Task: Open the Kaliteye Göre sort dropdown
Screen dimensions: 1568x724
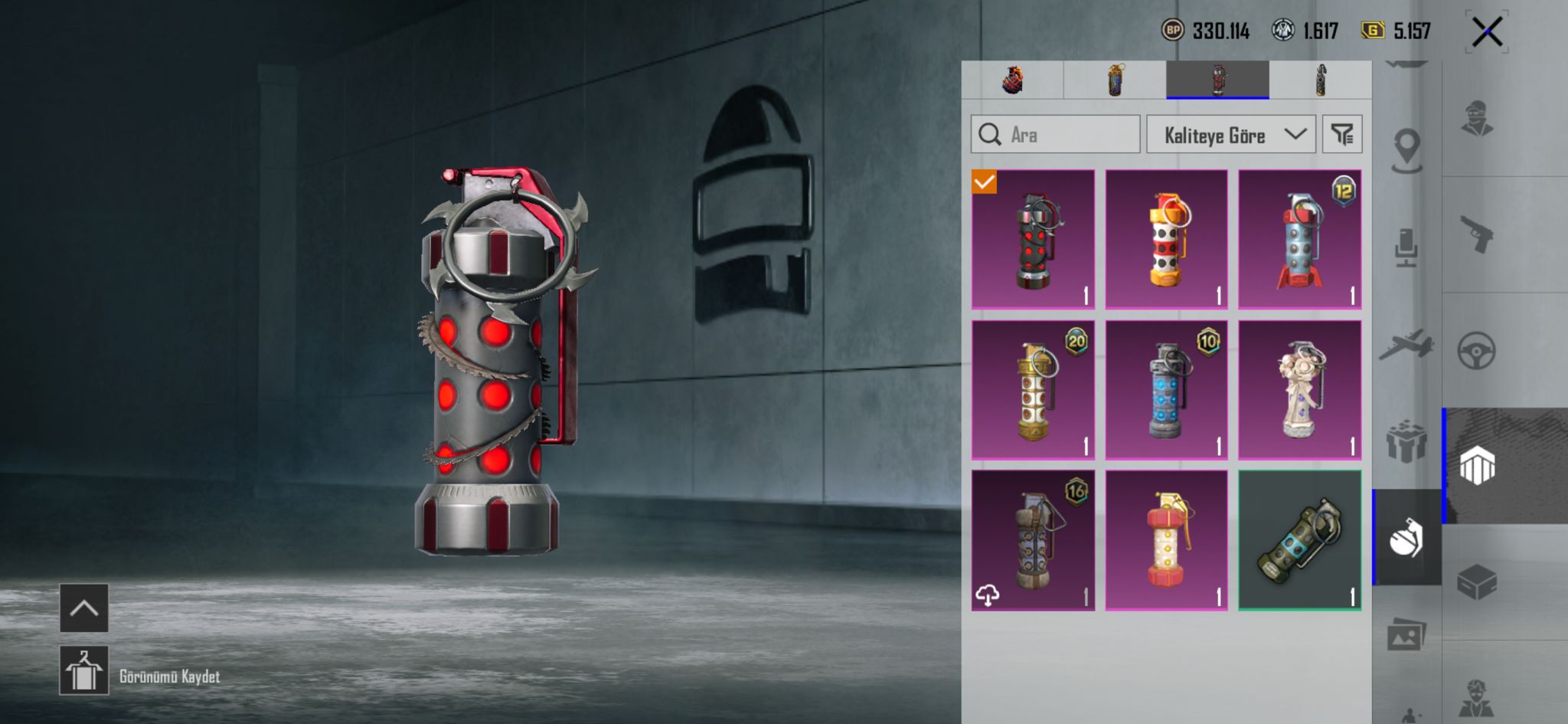Action: (x=1230, y=135)
